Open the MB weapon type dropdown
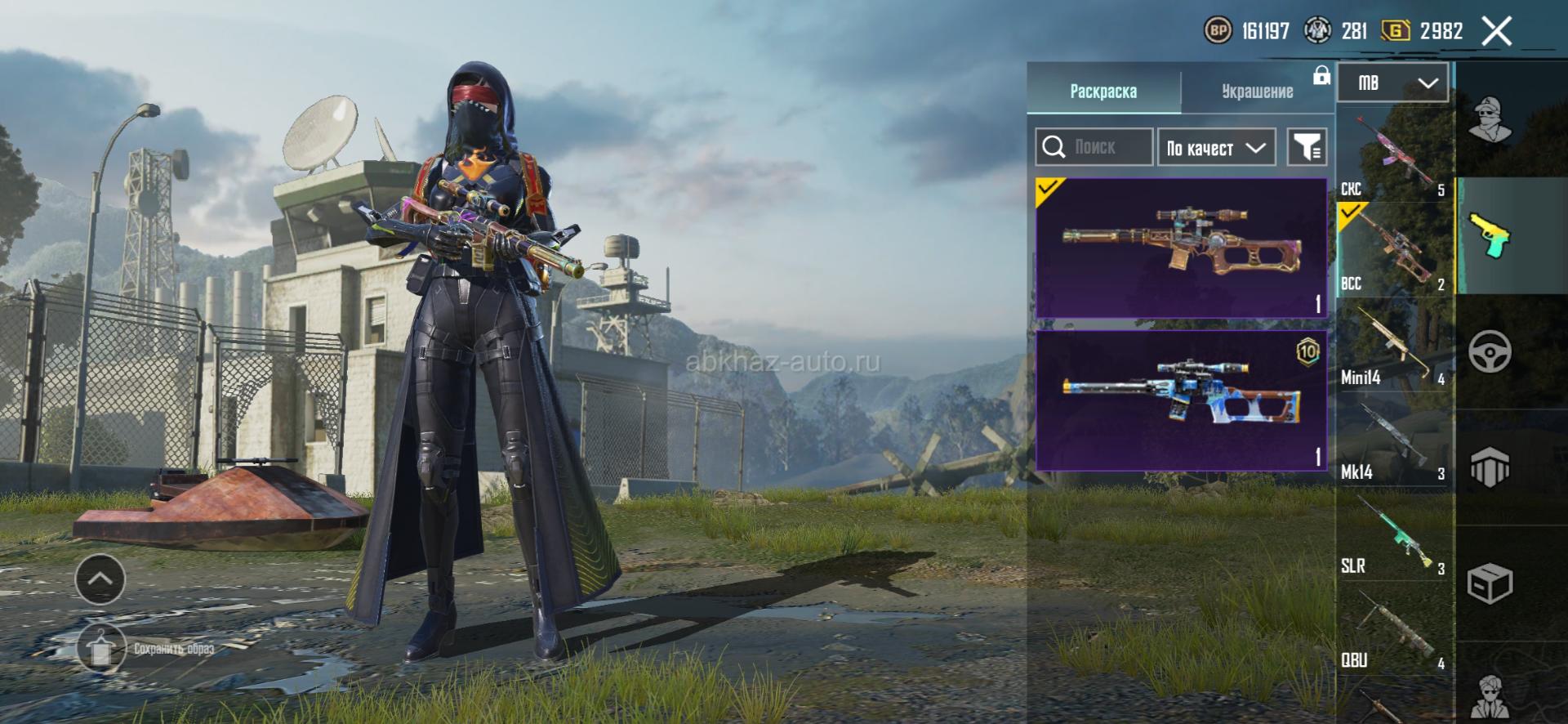Image resolution: width=1568 pixels, height=724 pixels. click(x=1393, y=83)
